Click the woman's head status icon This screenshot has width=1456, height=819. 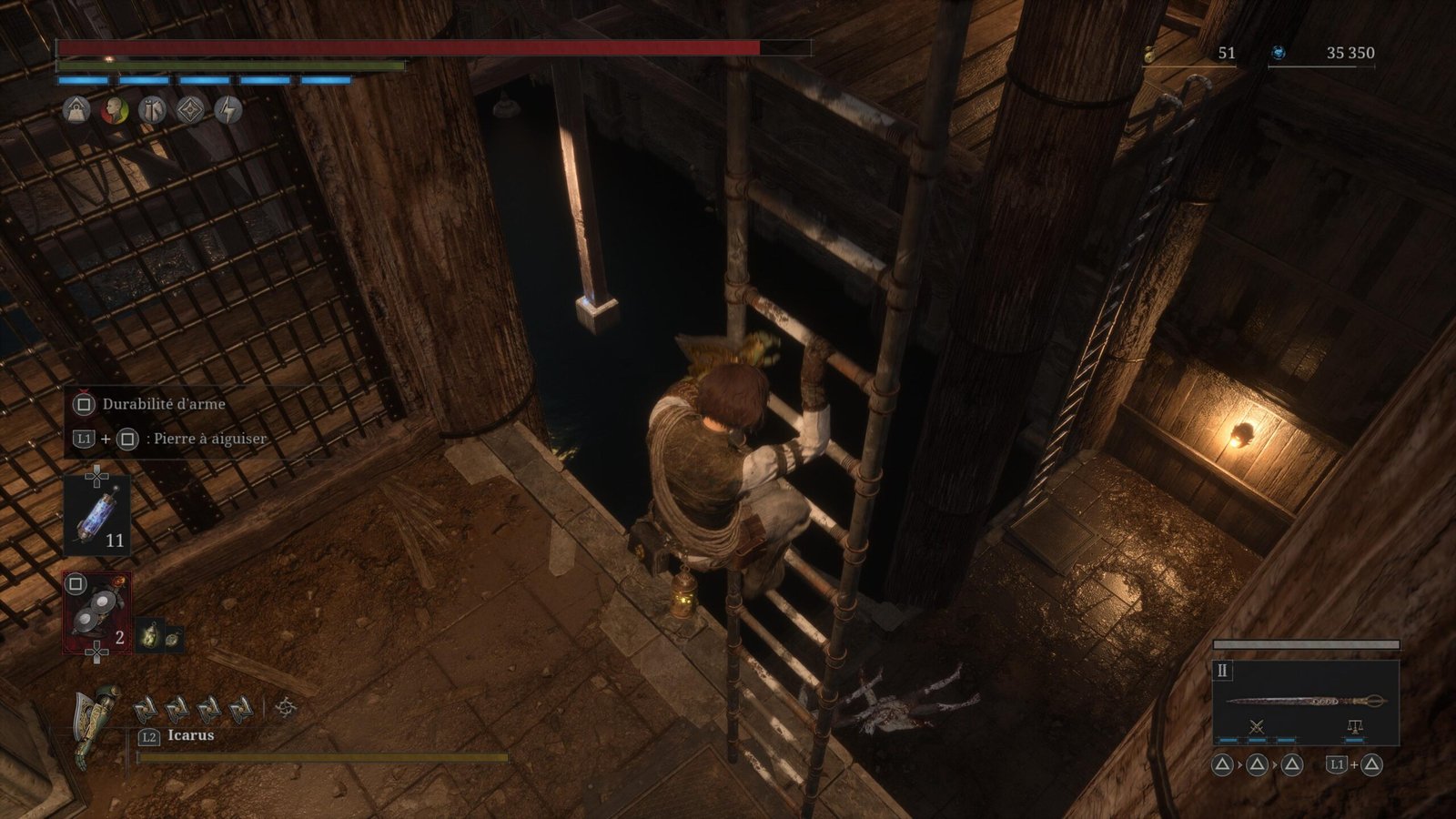tap(114, 111)
